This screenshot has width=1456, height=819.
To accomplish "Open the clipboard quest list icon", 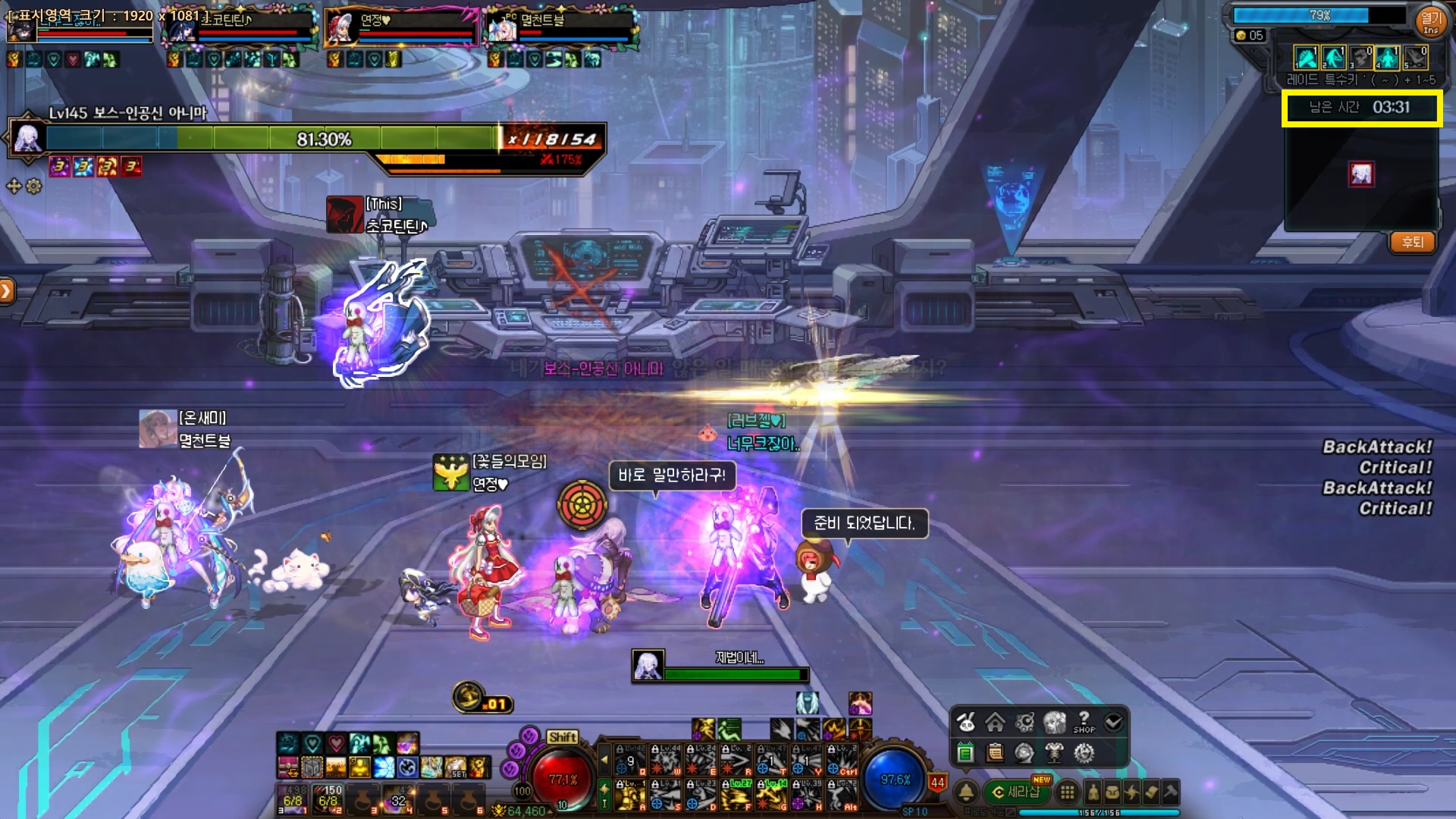I will [995, 752].
